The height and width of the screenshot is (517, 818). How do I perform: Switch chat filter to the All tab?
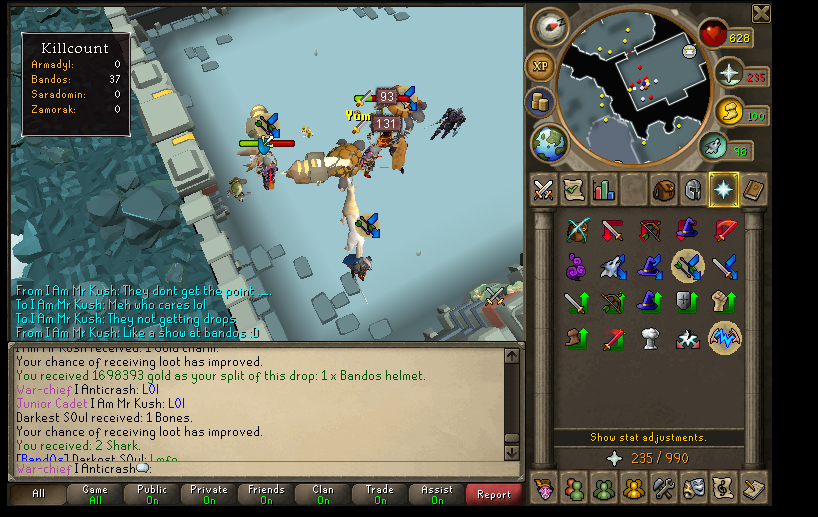click(38, 494)
